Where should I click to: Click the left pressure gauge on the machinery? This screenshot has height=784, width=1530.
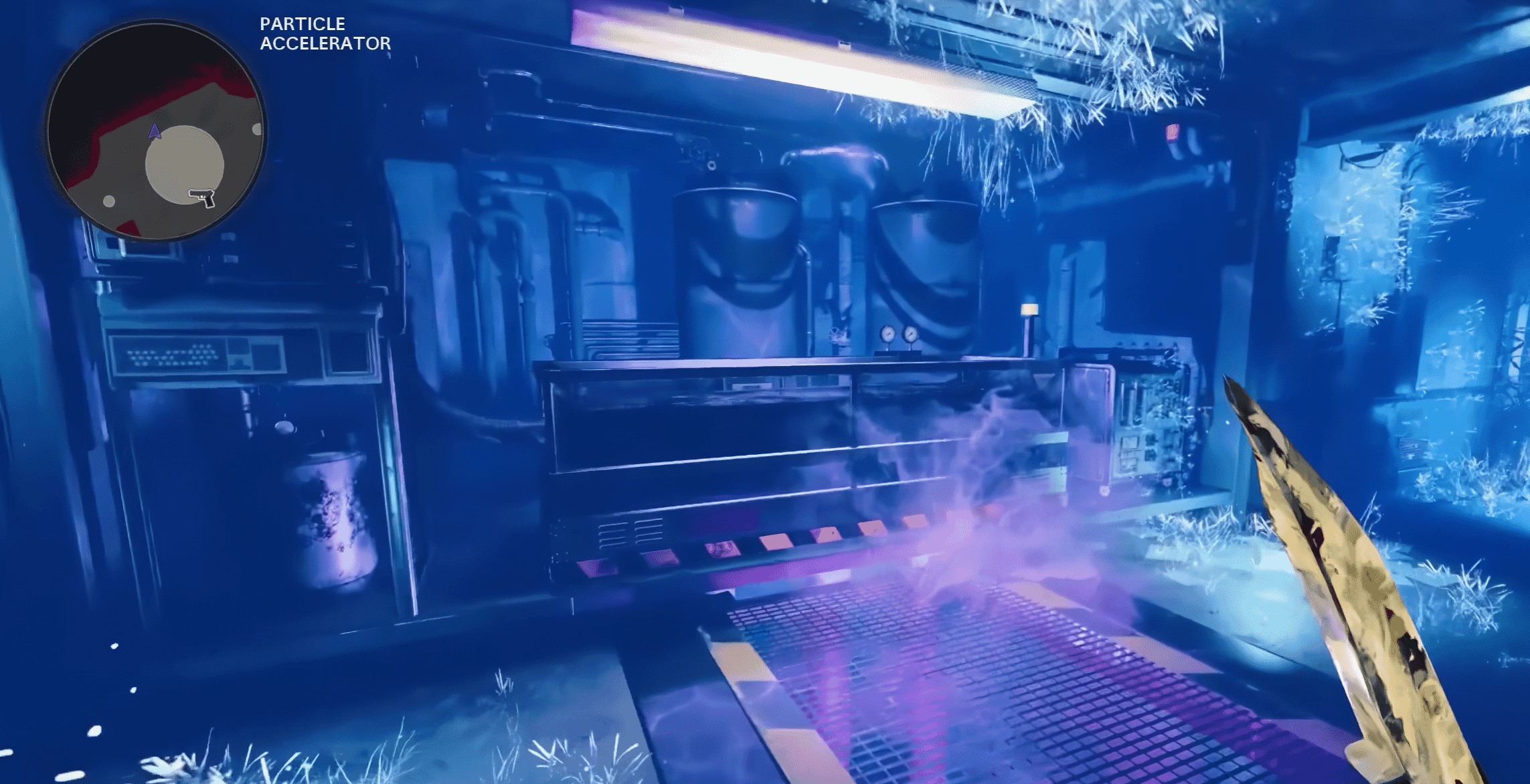888,333
